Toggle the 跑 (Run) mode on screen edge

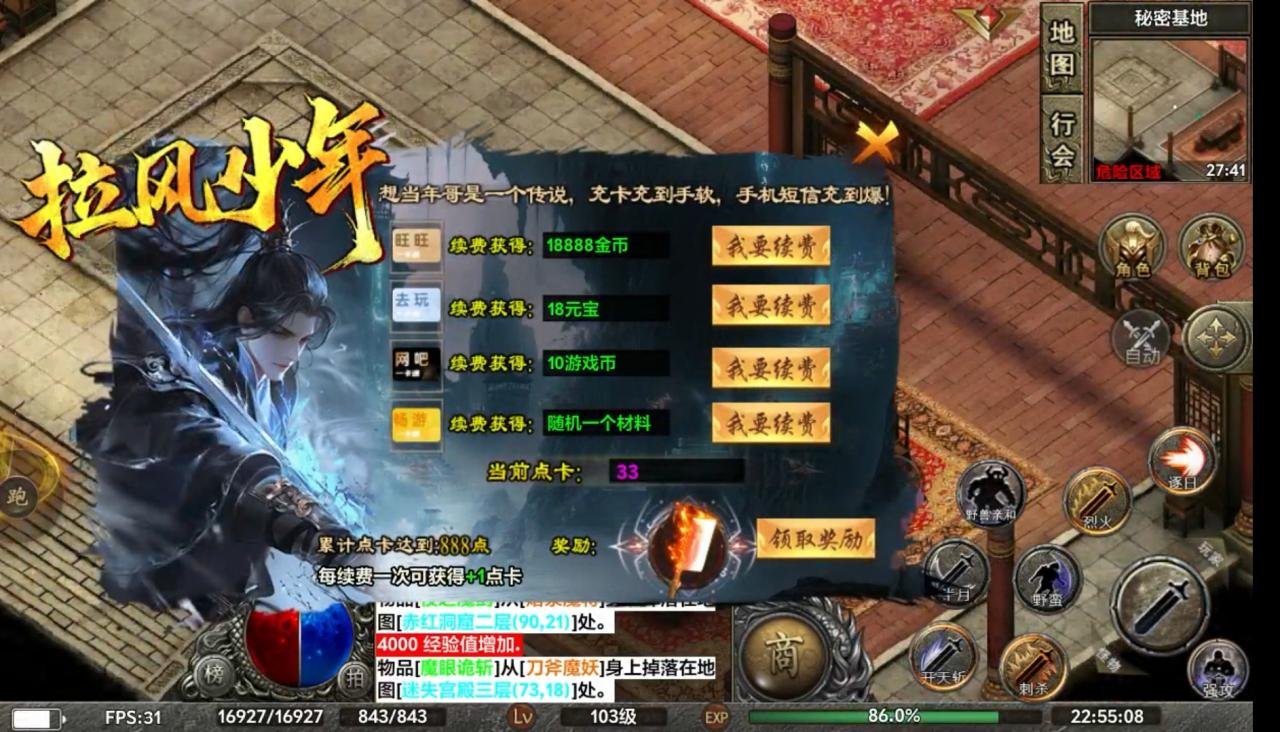click(16, 497)
